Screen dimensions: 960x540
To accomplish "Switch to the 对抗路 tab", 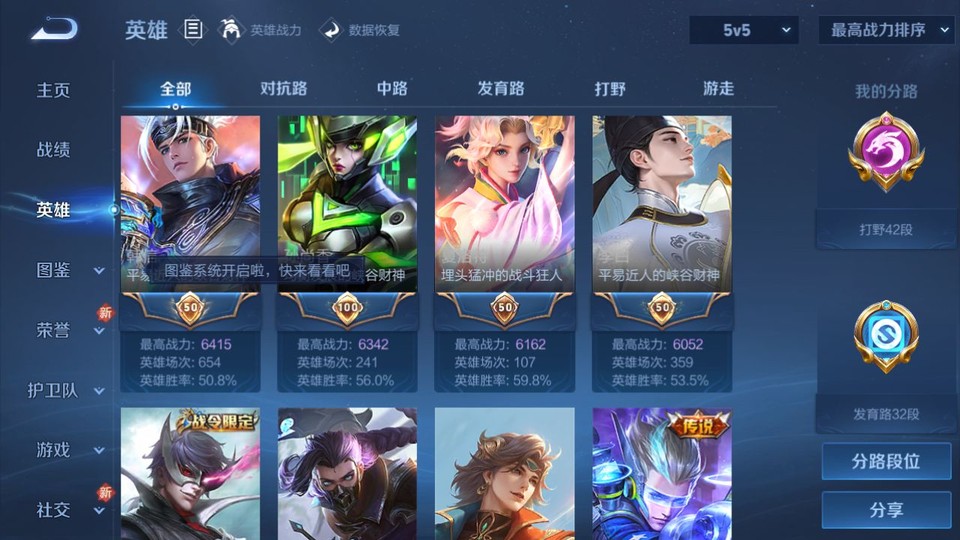I will coord(283,89).
